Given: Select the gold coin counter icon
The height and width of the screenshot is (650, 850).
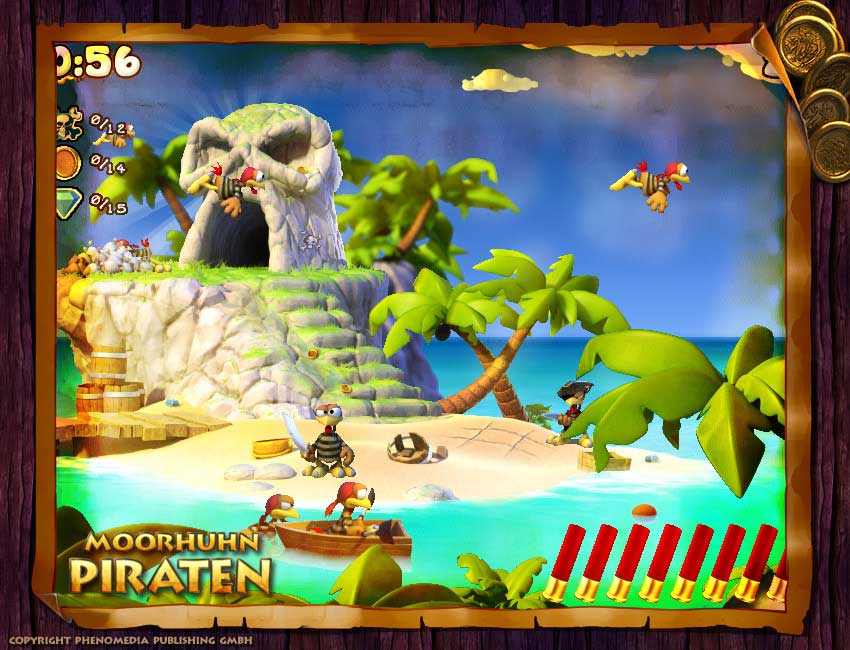Looking at the screenshot, I should pos(67,162).
